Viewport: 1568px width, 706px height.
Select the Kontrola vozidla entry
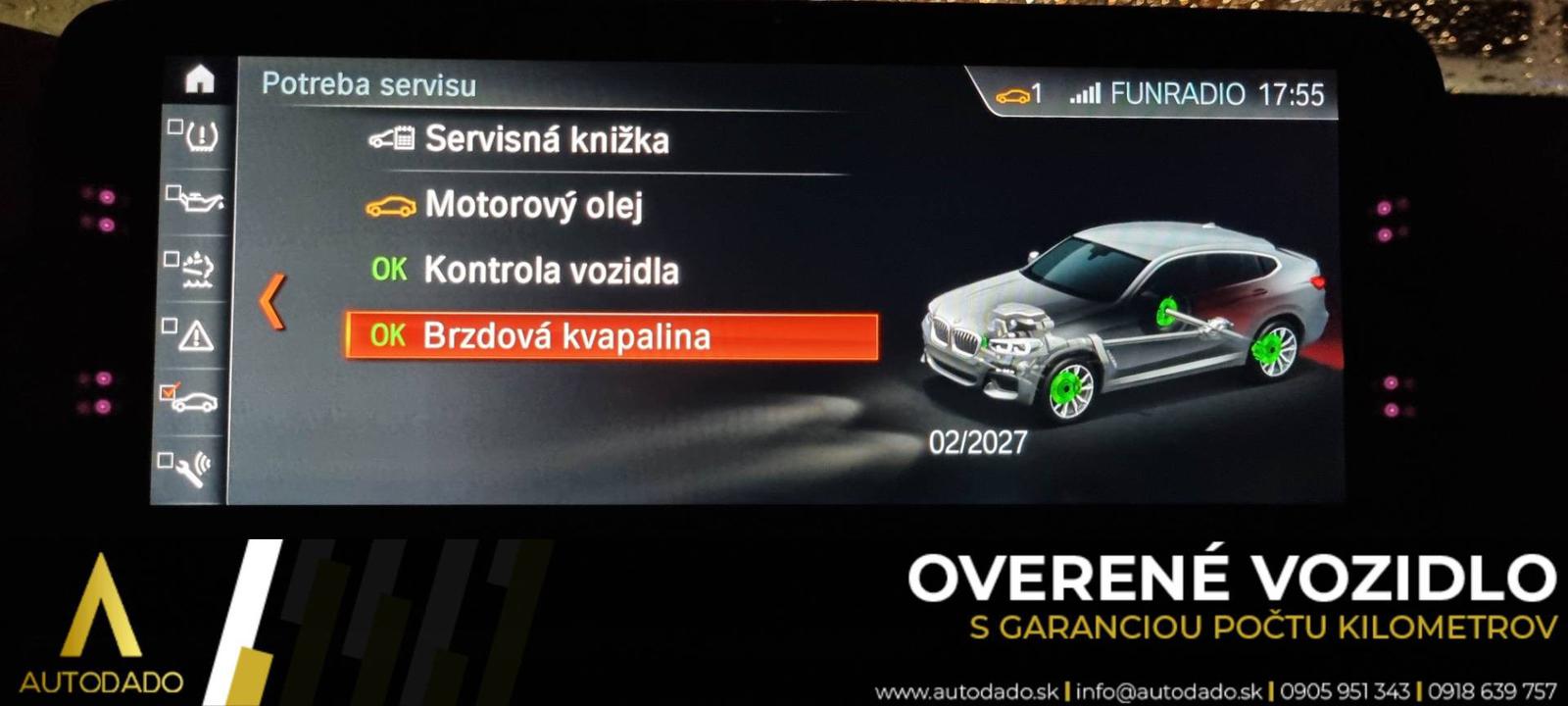[x=552, y=270]
